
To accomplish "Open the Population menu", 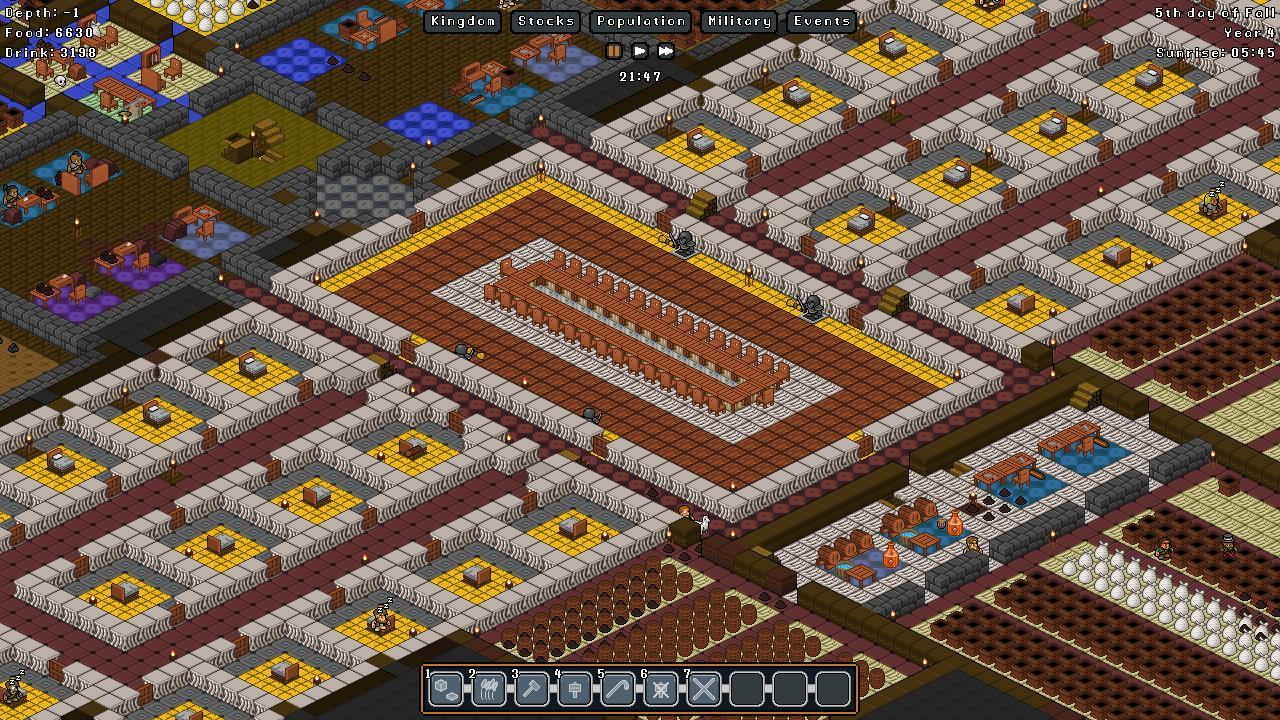I will (639, 21).
